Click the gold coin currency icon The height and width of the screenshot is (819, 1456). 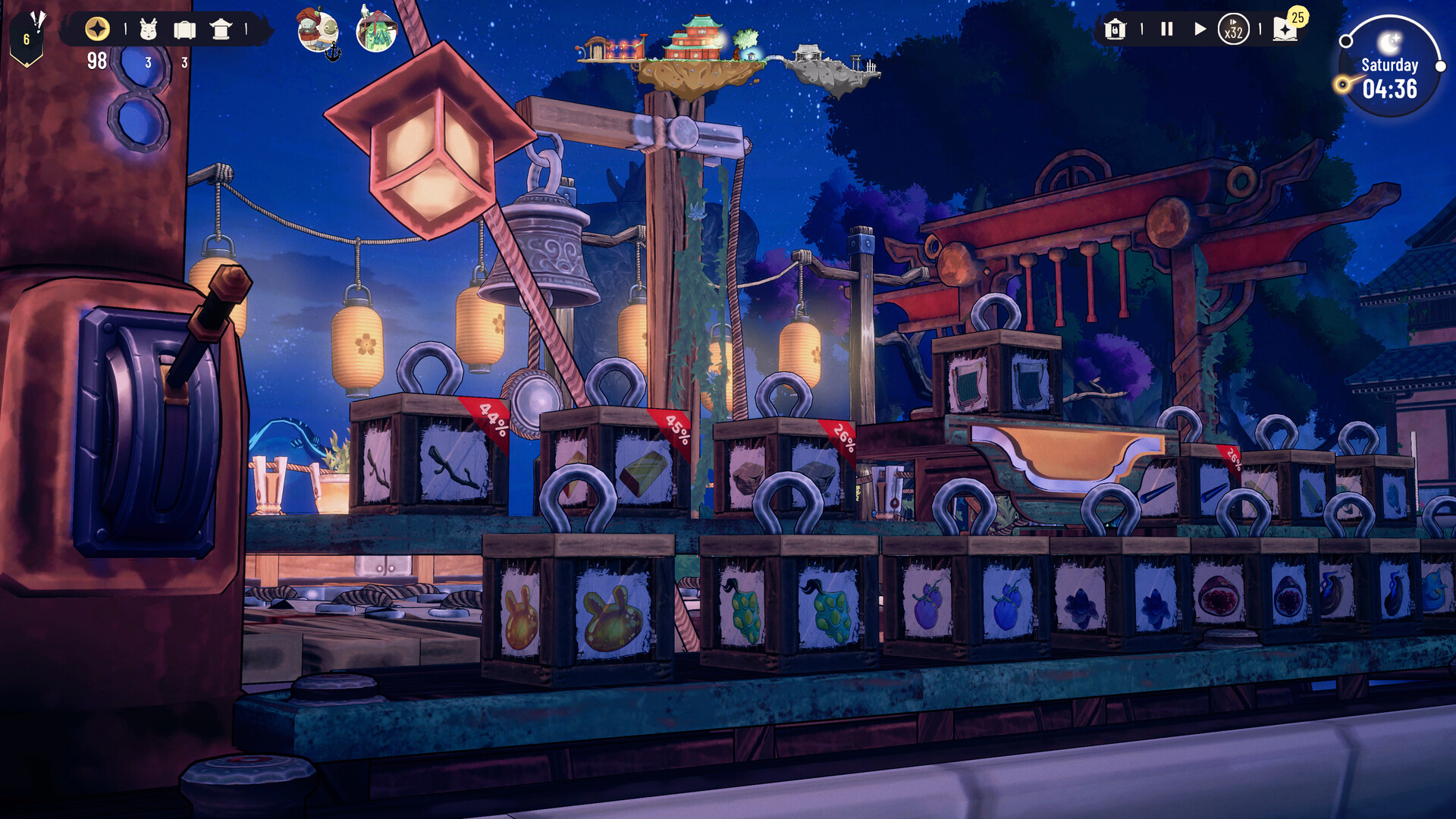[x=97, y=29]
